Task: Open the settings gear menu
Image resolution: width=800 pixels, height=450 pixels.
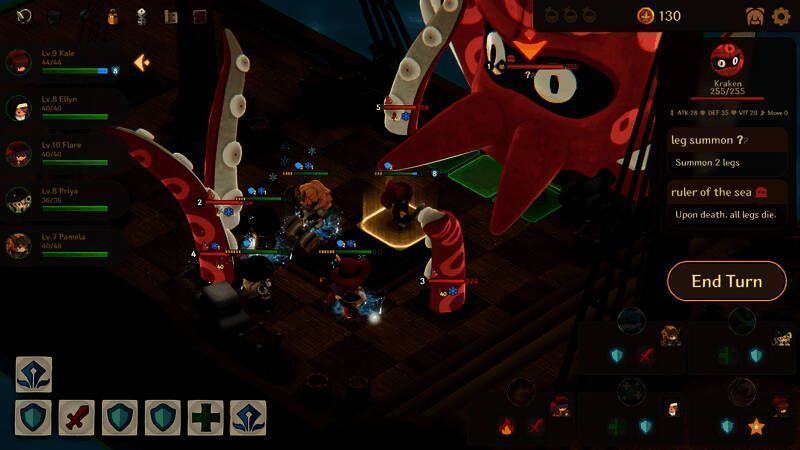Action: coord(782,16)
